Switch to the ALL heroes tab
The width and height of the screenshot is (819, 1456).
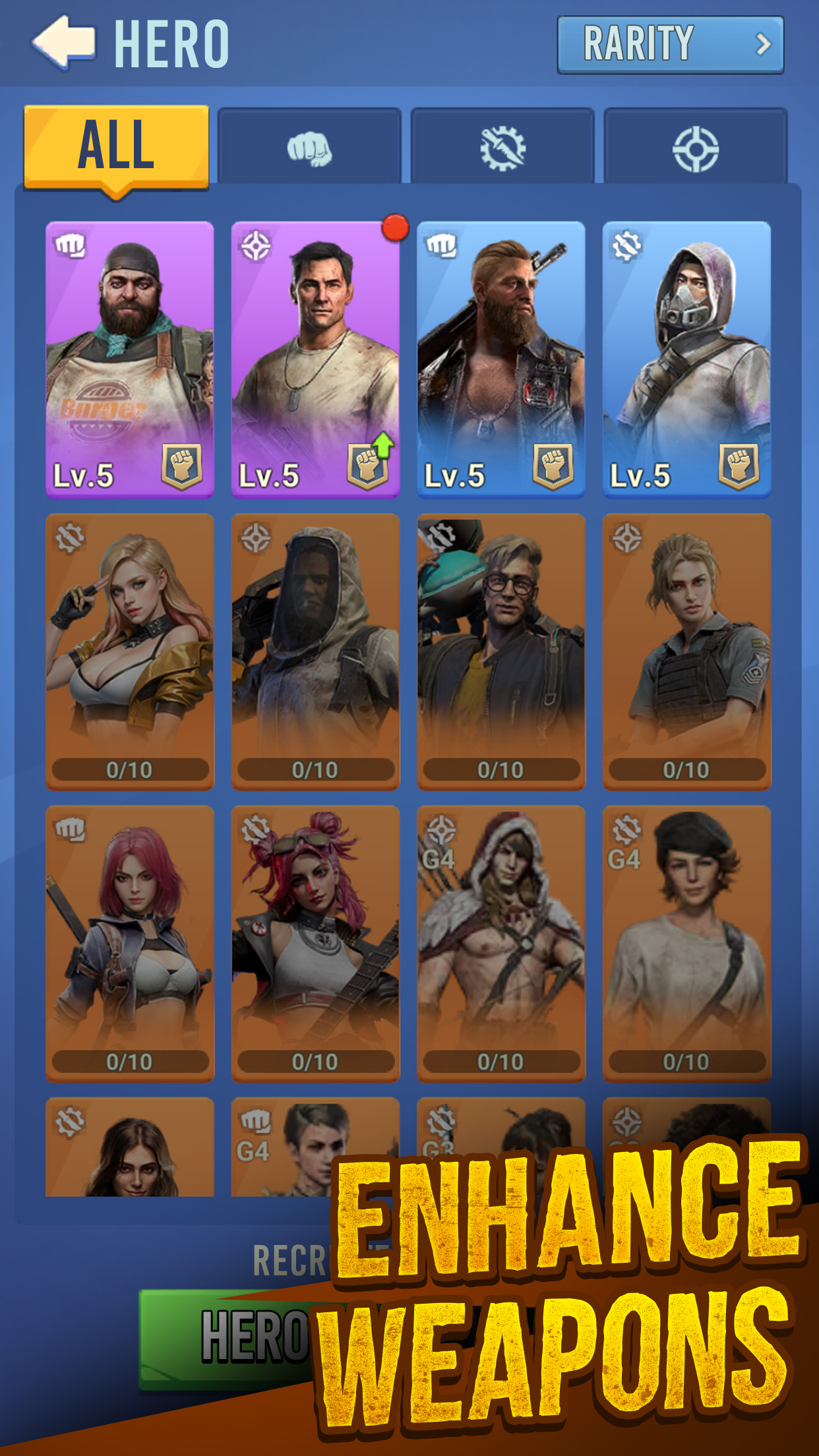117,146
